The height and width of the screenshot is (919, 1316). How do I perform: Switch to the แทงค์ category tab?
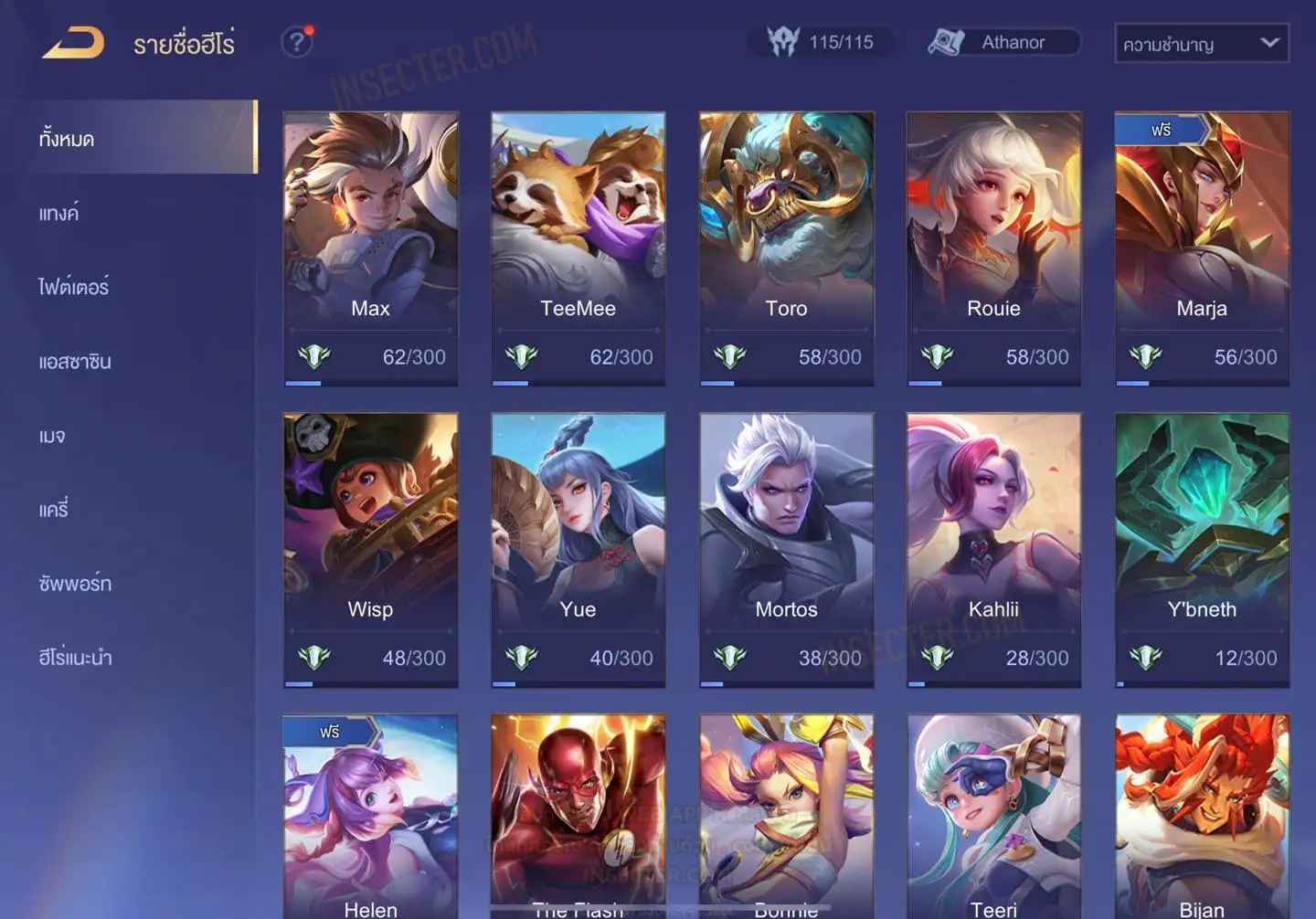click(59, 214)
